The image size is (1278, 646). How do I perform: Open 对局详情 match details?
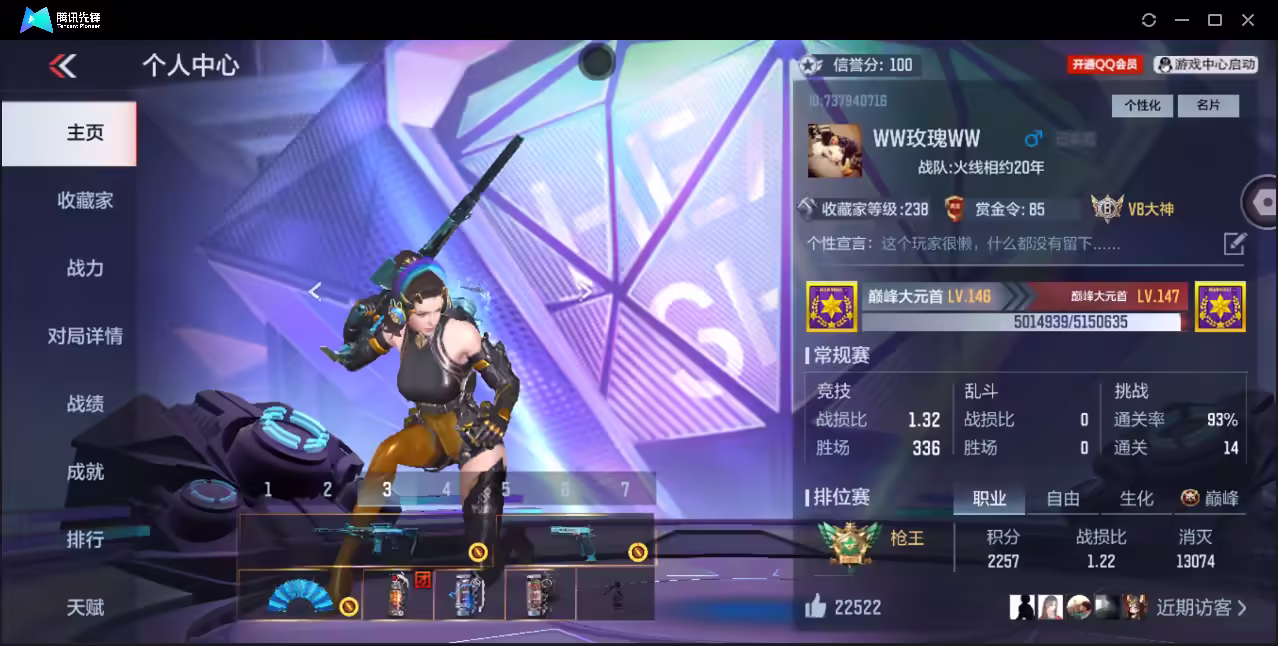85,336
